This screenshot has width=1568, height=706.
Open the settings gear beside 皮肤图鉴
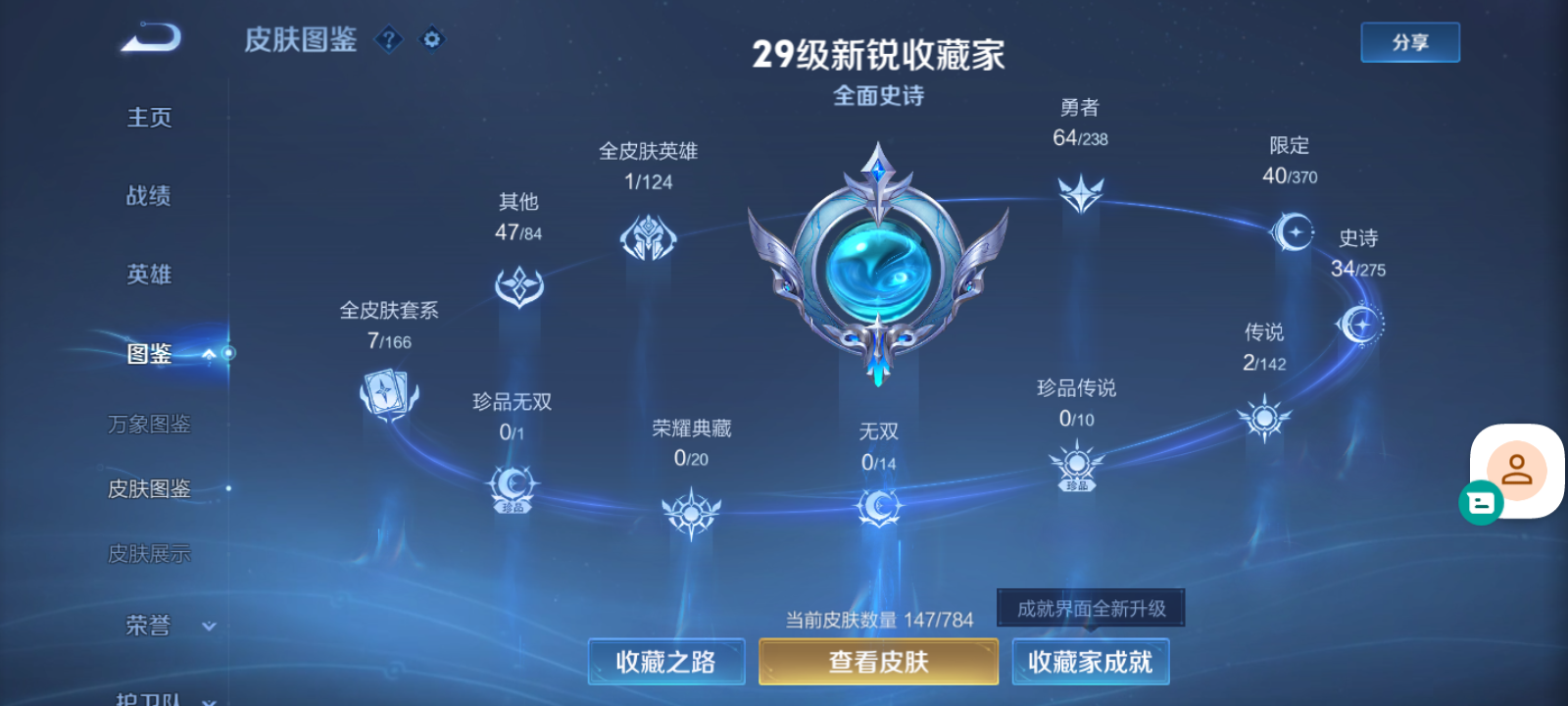click(x=431, y=40)
